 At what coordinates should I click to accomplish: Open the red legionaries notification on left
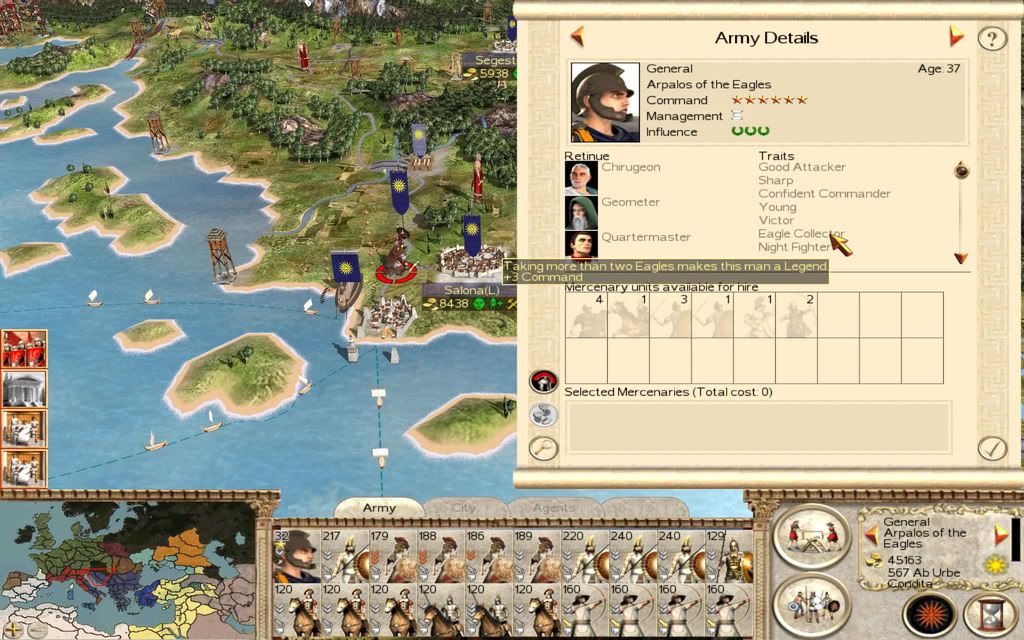[24, 349]
